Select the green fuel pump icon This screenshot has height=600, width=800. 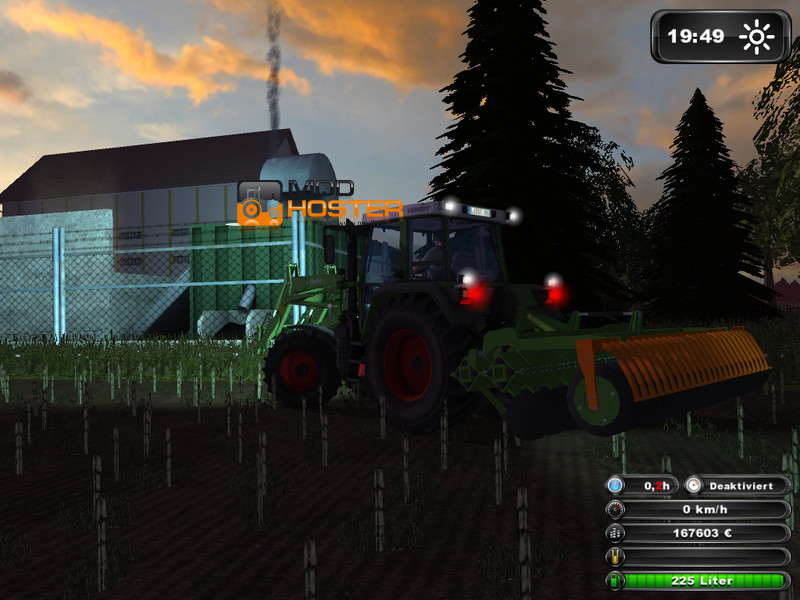616,581
